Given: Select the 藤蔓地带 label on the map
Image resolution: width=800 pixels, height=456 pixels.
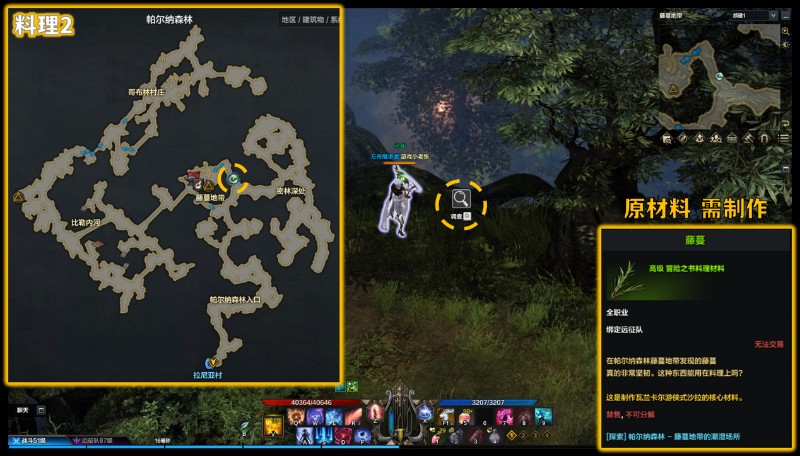Looking at the screenshot, I should [210, 197].
